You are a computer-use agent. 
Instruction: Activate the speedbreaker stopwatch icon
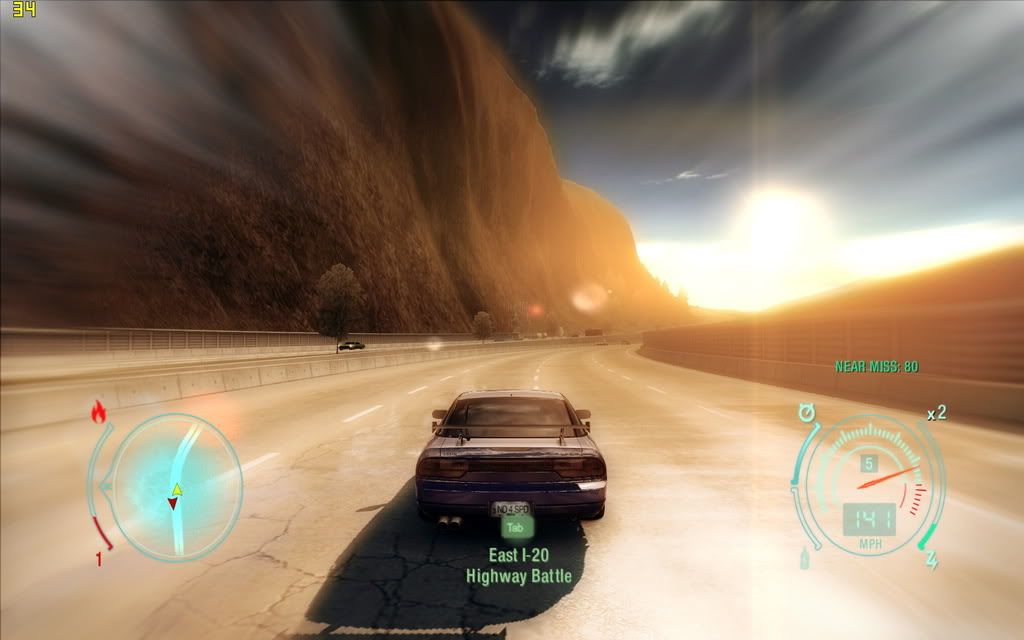click(x=806, y=412)
